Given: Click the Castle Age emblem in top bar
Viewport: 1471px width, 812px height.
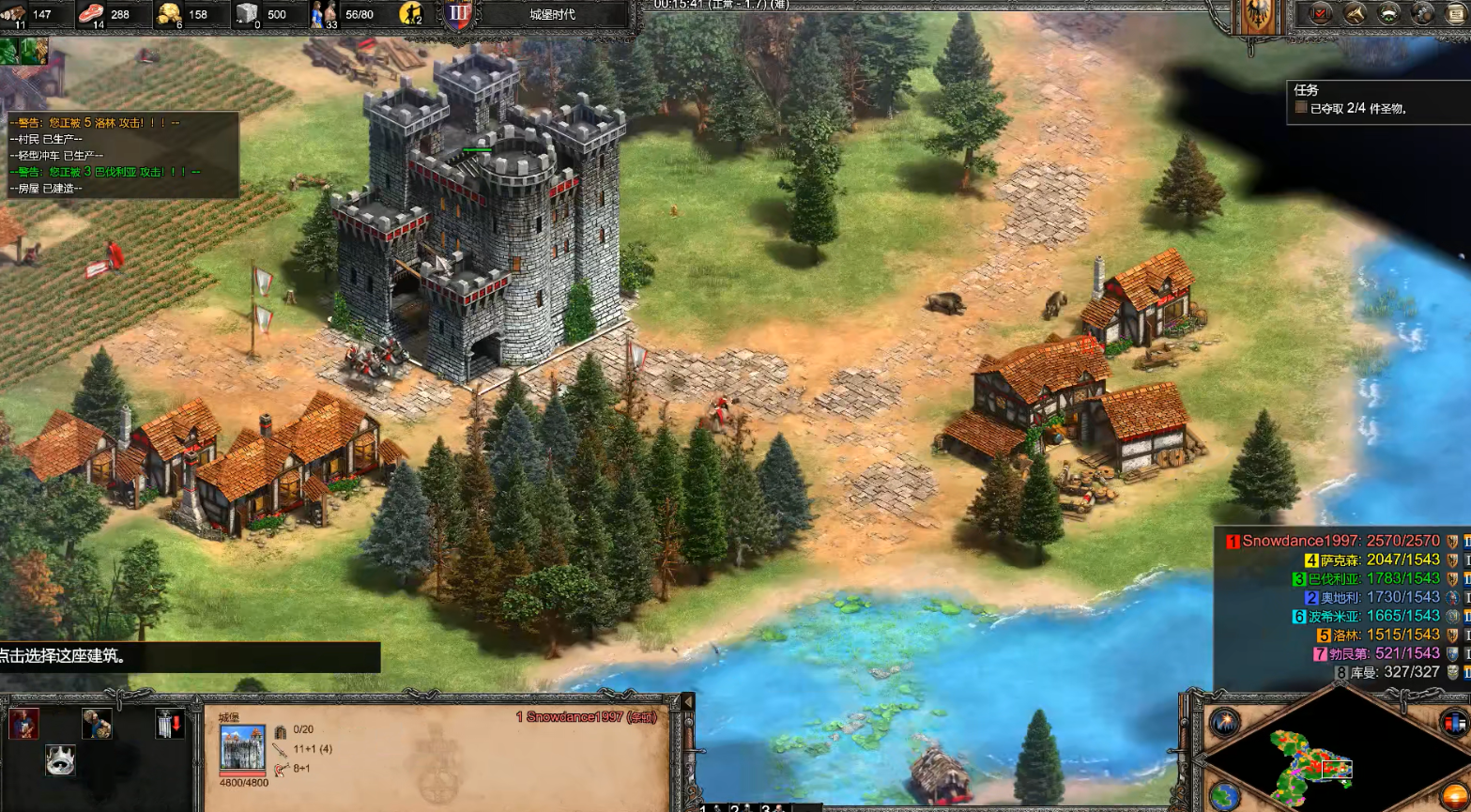Looking at the screenshot, I should 459,14.
